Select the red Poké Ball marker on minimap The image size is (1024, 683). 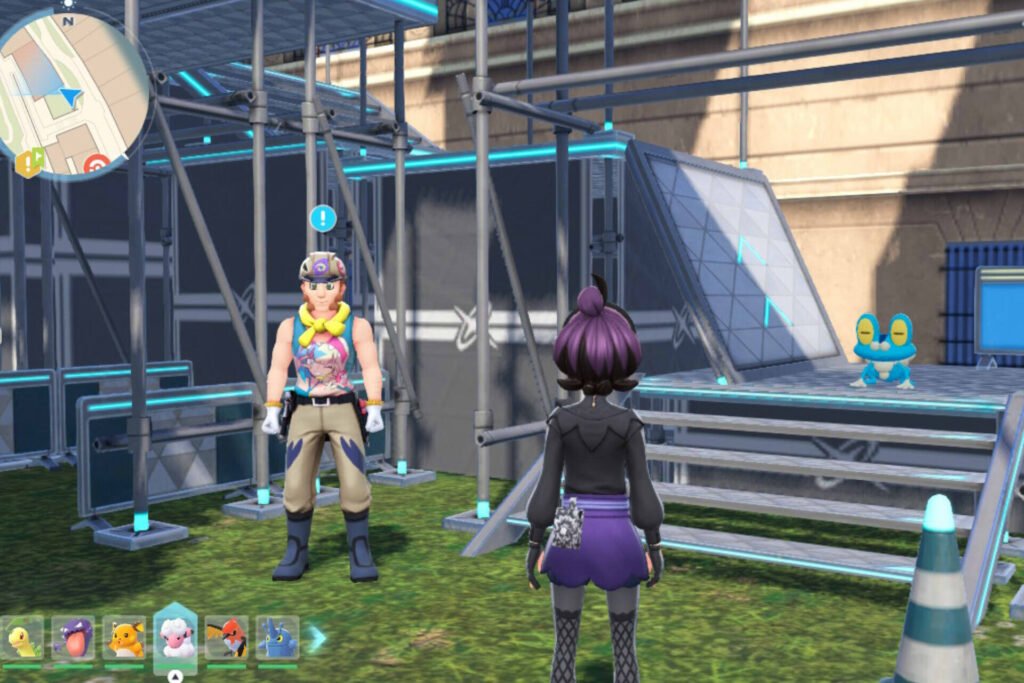pyautogui.click(x=97, y=165)
